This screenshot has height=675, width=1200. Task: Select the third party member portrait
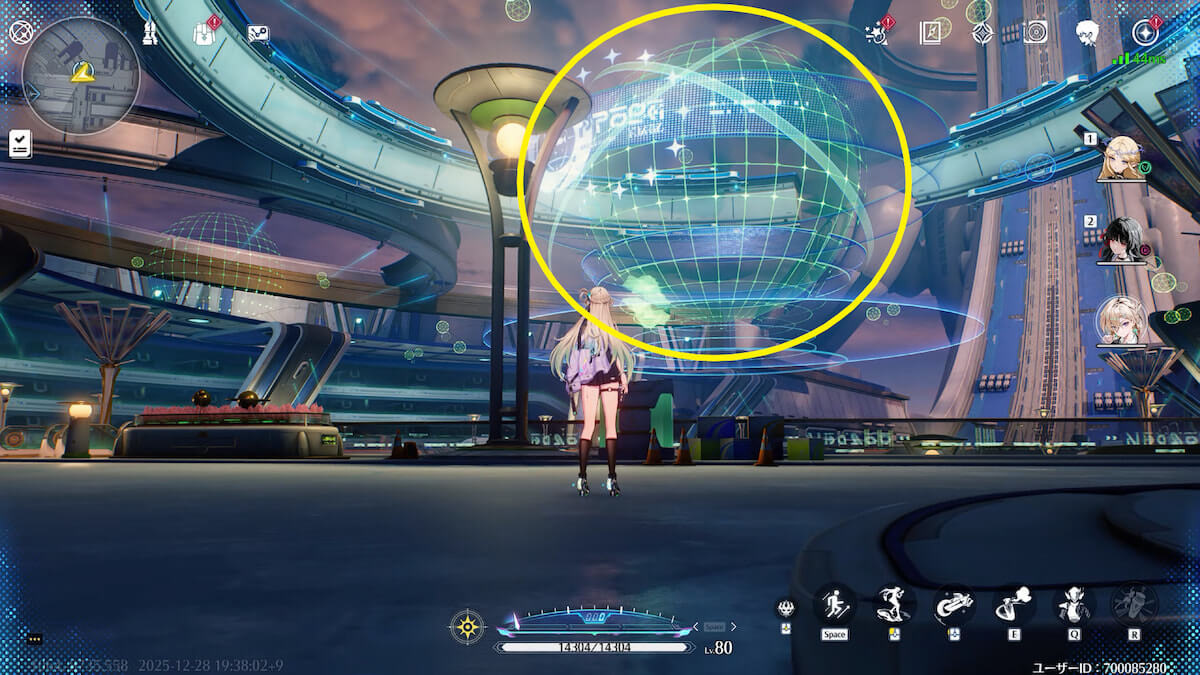(x=1122, y=322)
